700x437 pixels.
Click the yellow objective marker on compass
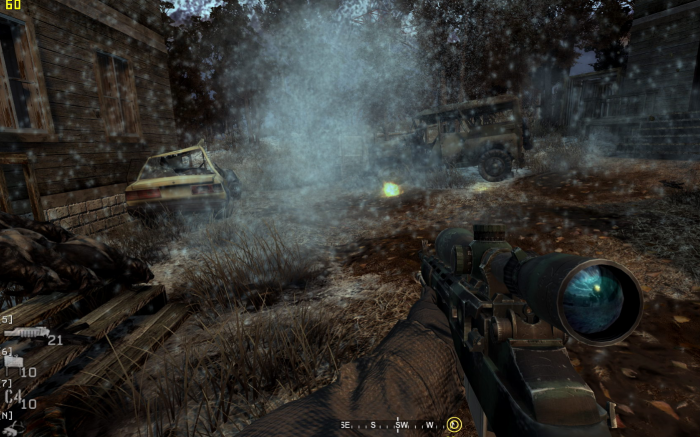(454, 425)
